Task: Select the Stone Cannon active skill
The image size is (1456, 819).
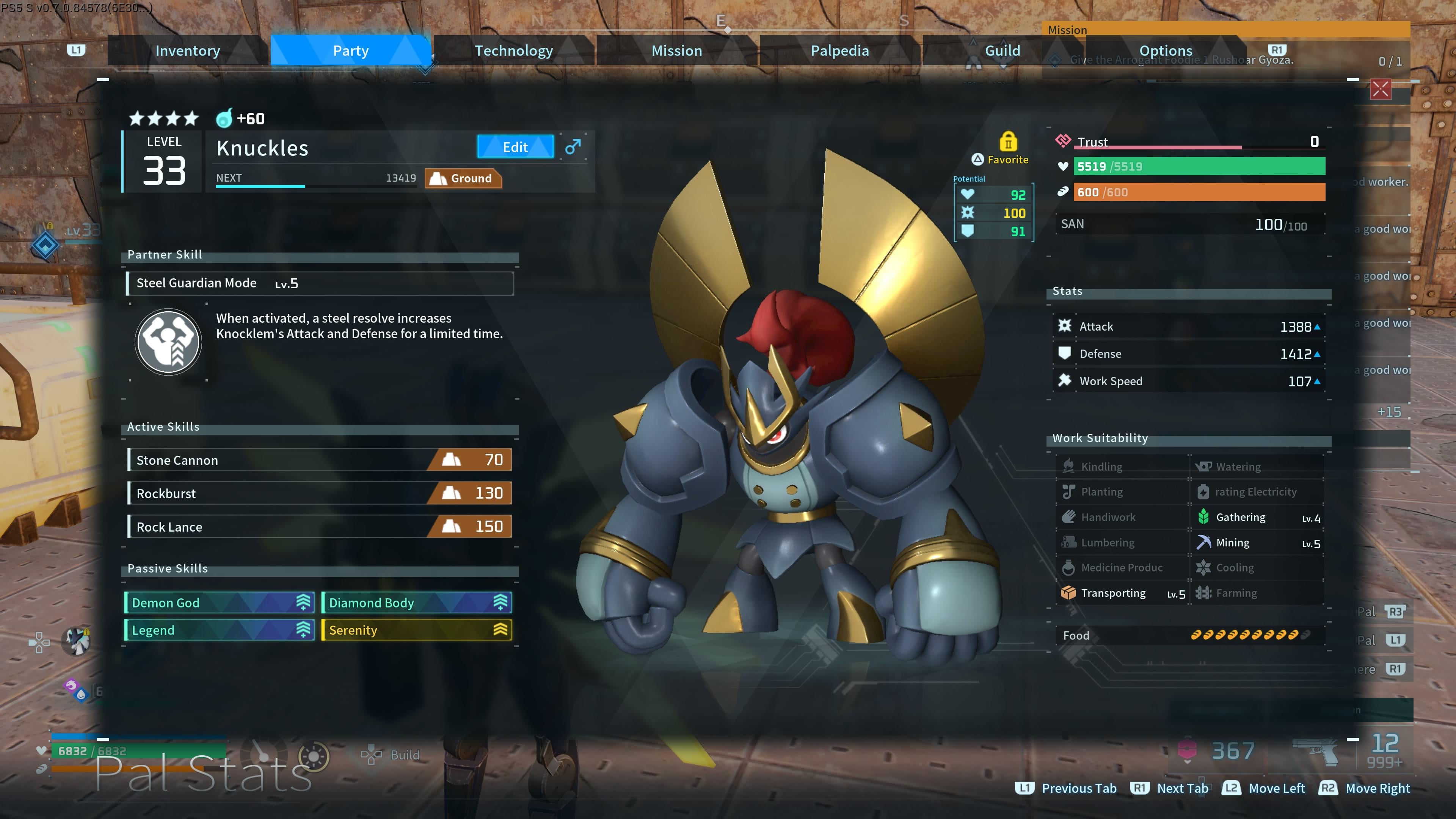Action: click(x=320, y=460)
